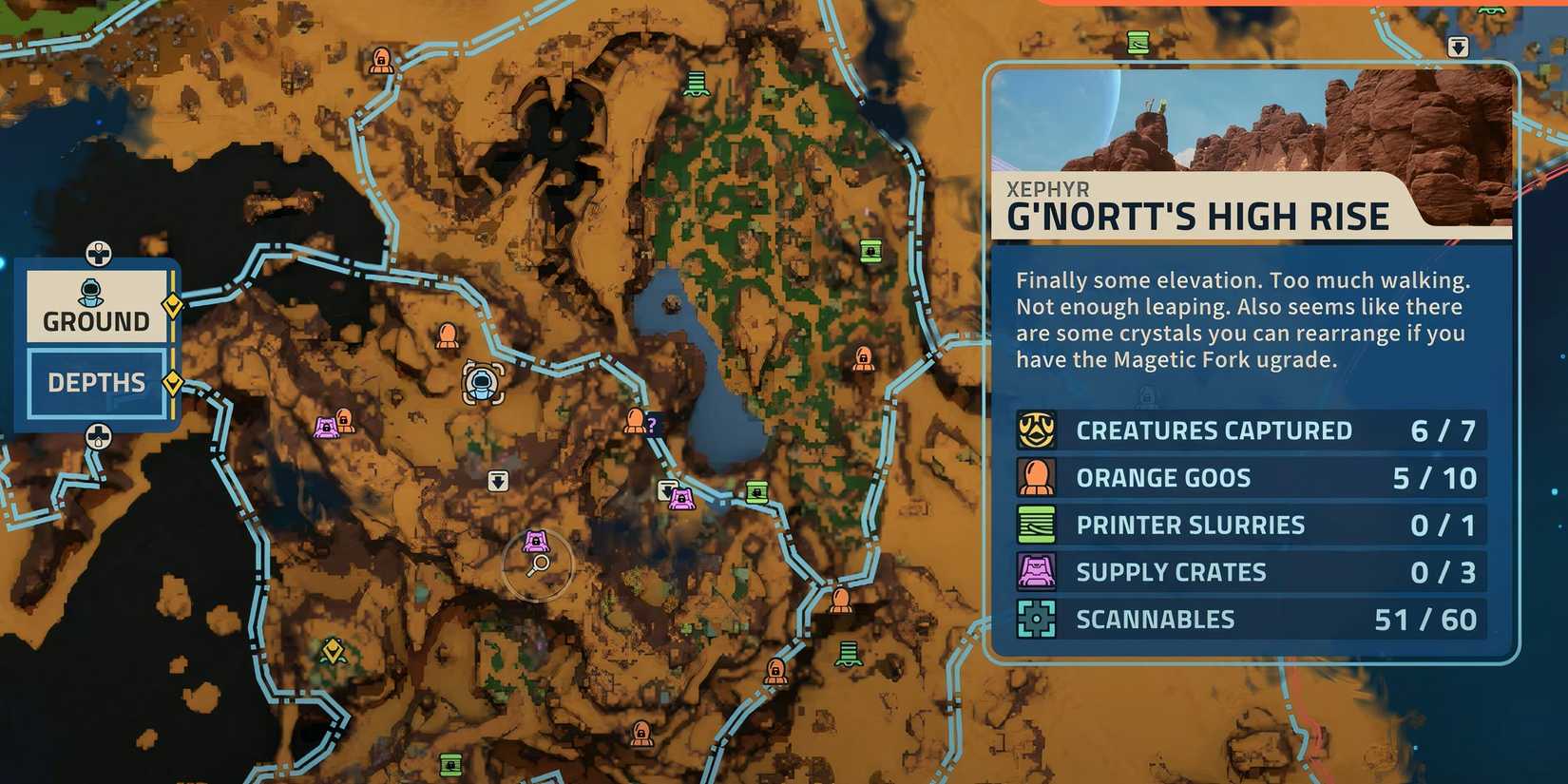Toggle the yellow diamond marker beside GROUND
Screen dimensions: 1568x784
[x=172, y=306]
